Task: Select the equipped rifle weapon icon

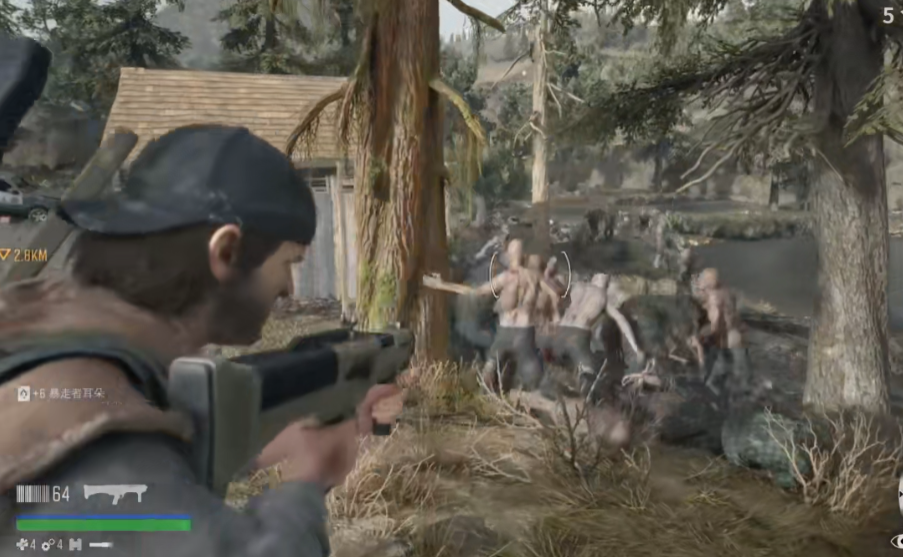Action: (115, 492)
